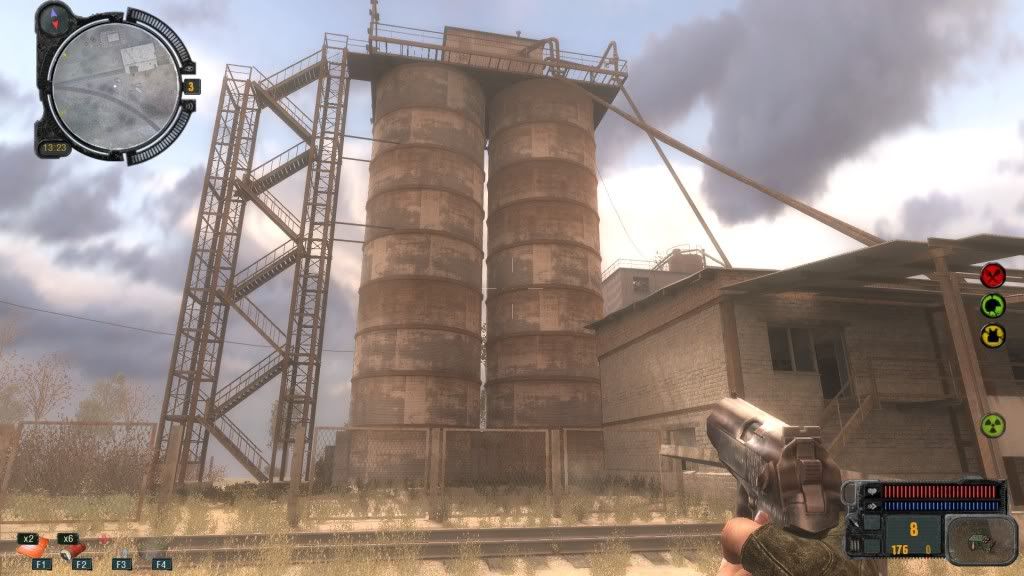Click the green circular-arrow status icon
The width and height of the screenshot is (1024, 576).
tap(993, 306)
